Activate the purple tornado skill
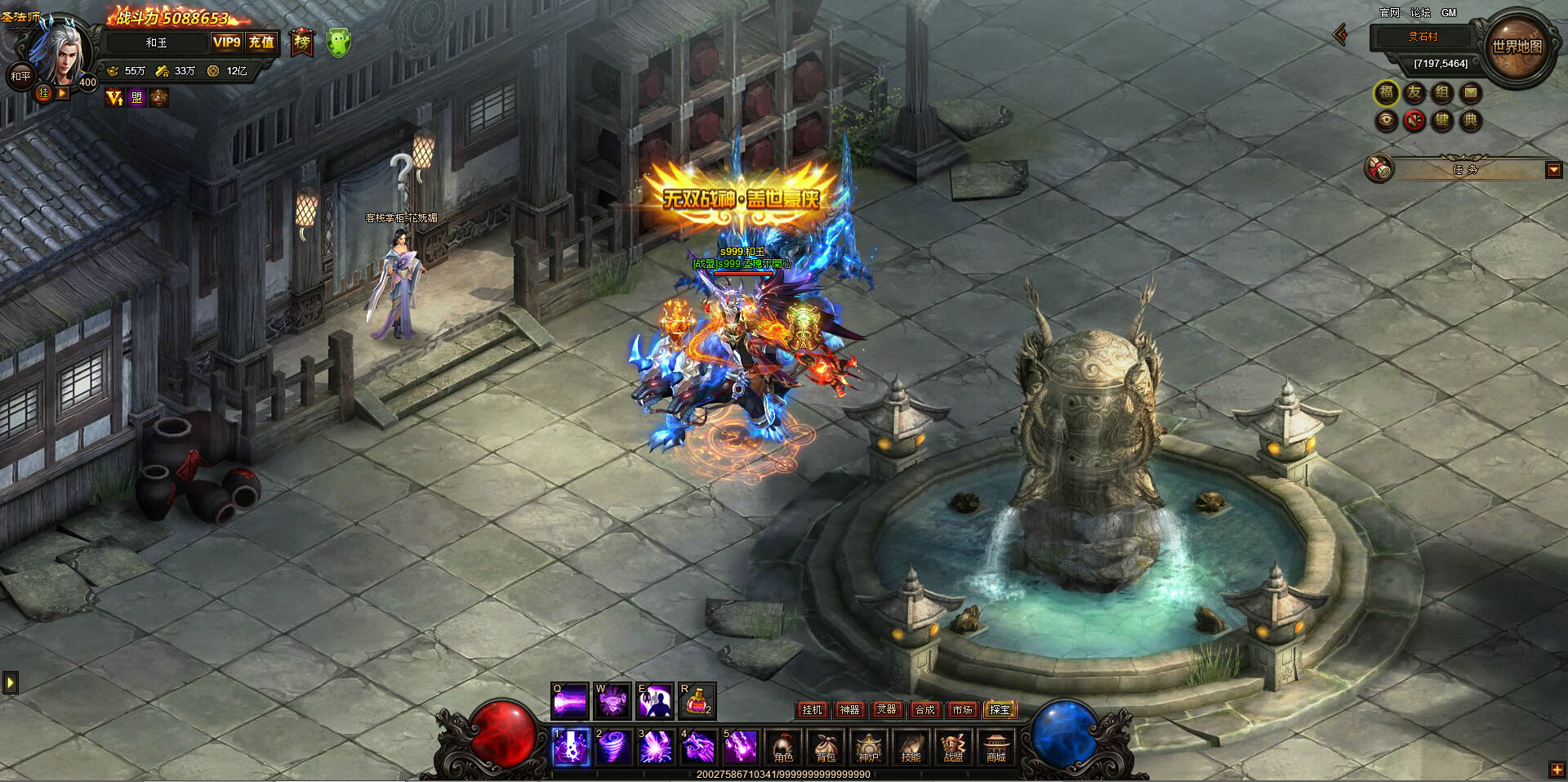The width and height of the screenshot is (1568, 782). pyautogui.click(x=612, y=748)
